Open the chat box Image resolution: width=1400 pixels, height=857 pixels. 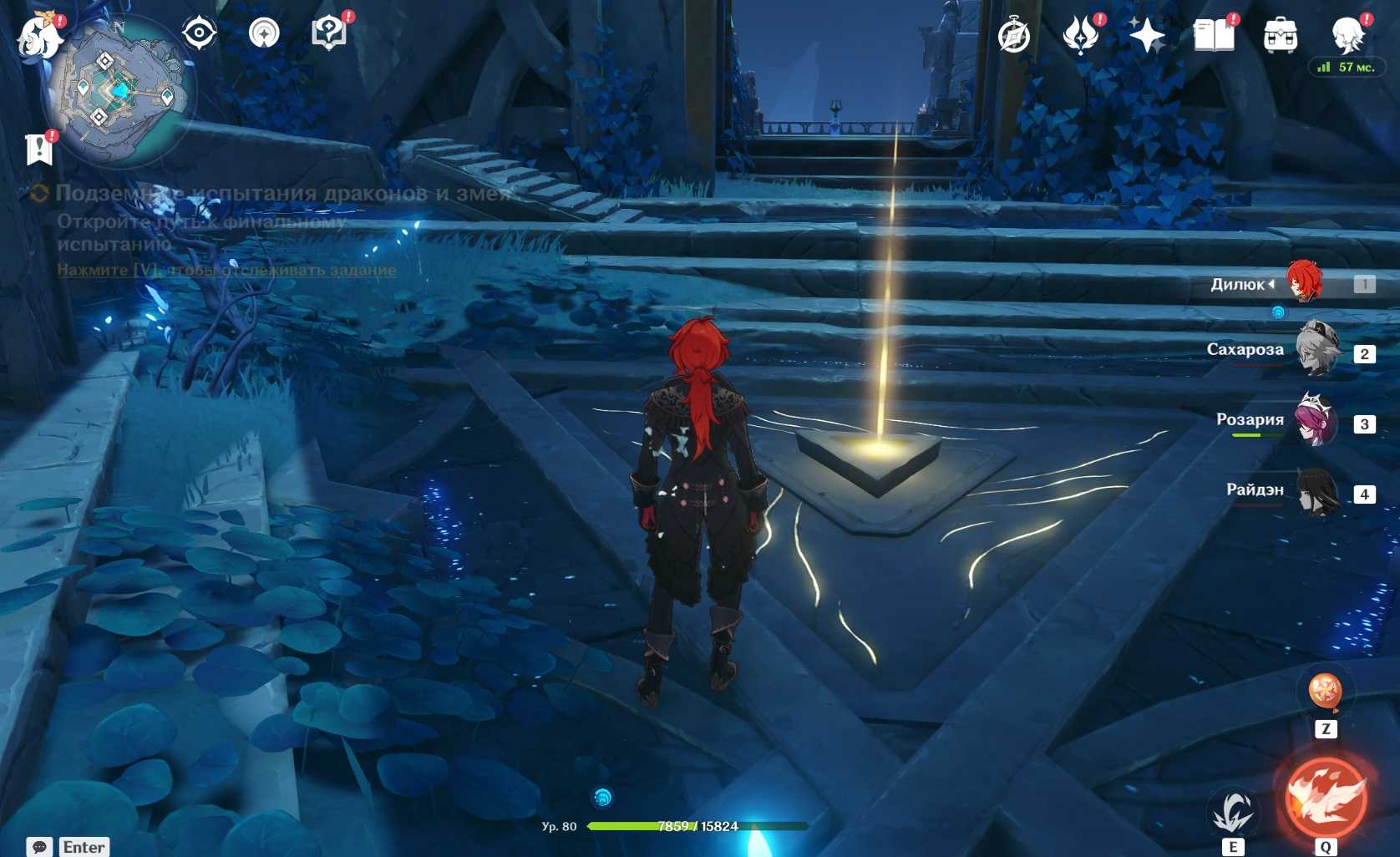click(x=39, y=846)
